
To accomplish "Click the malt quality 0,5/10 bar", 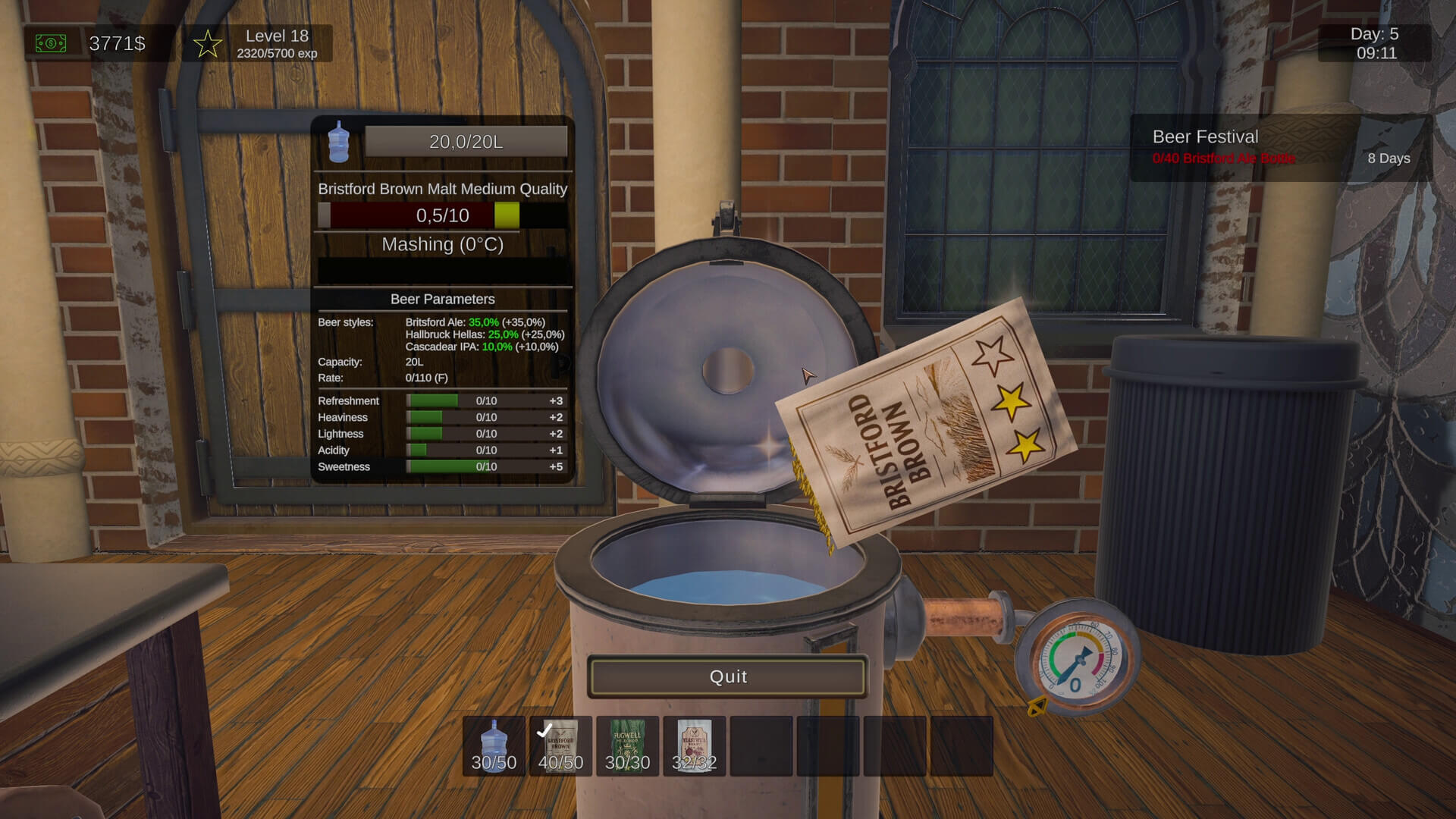I will tap(443, 215).
